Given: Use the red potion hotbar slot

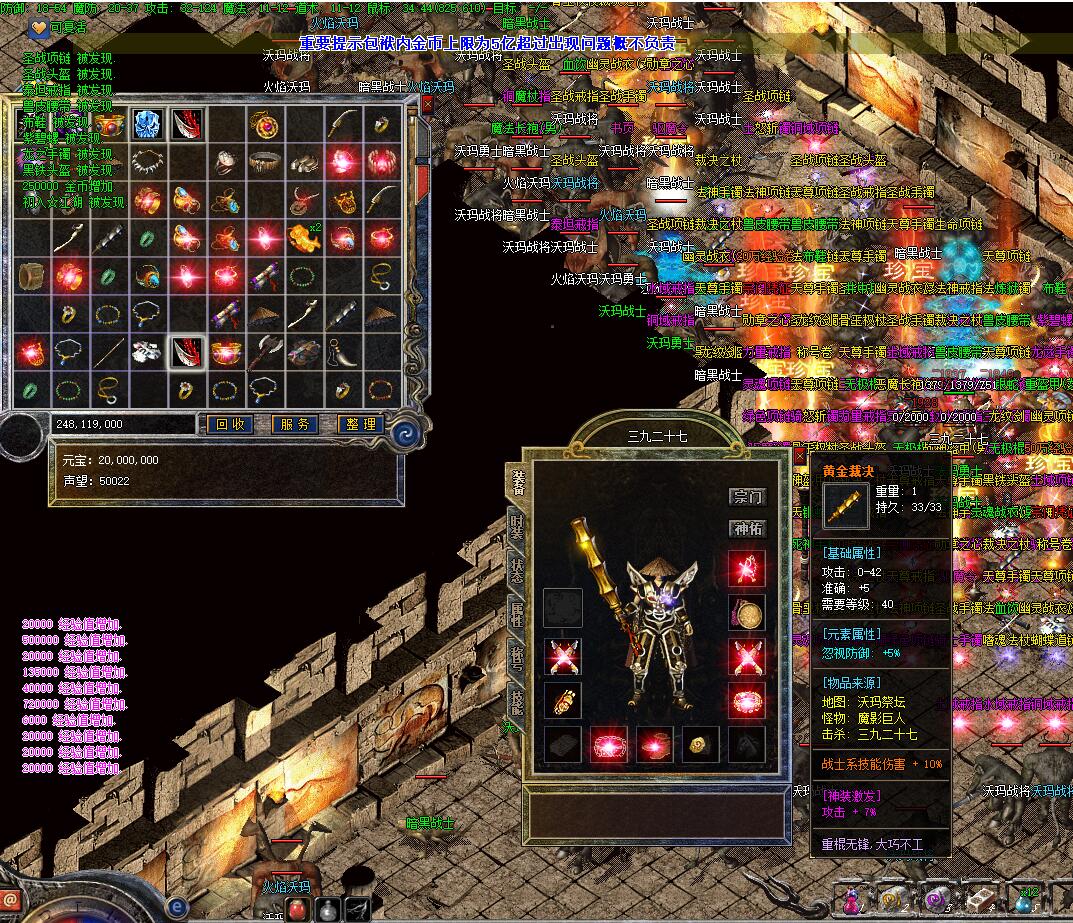Looking at the screenshot, I should point(298,909).
